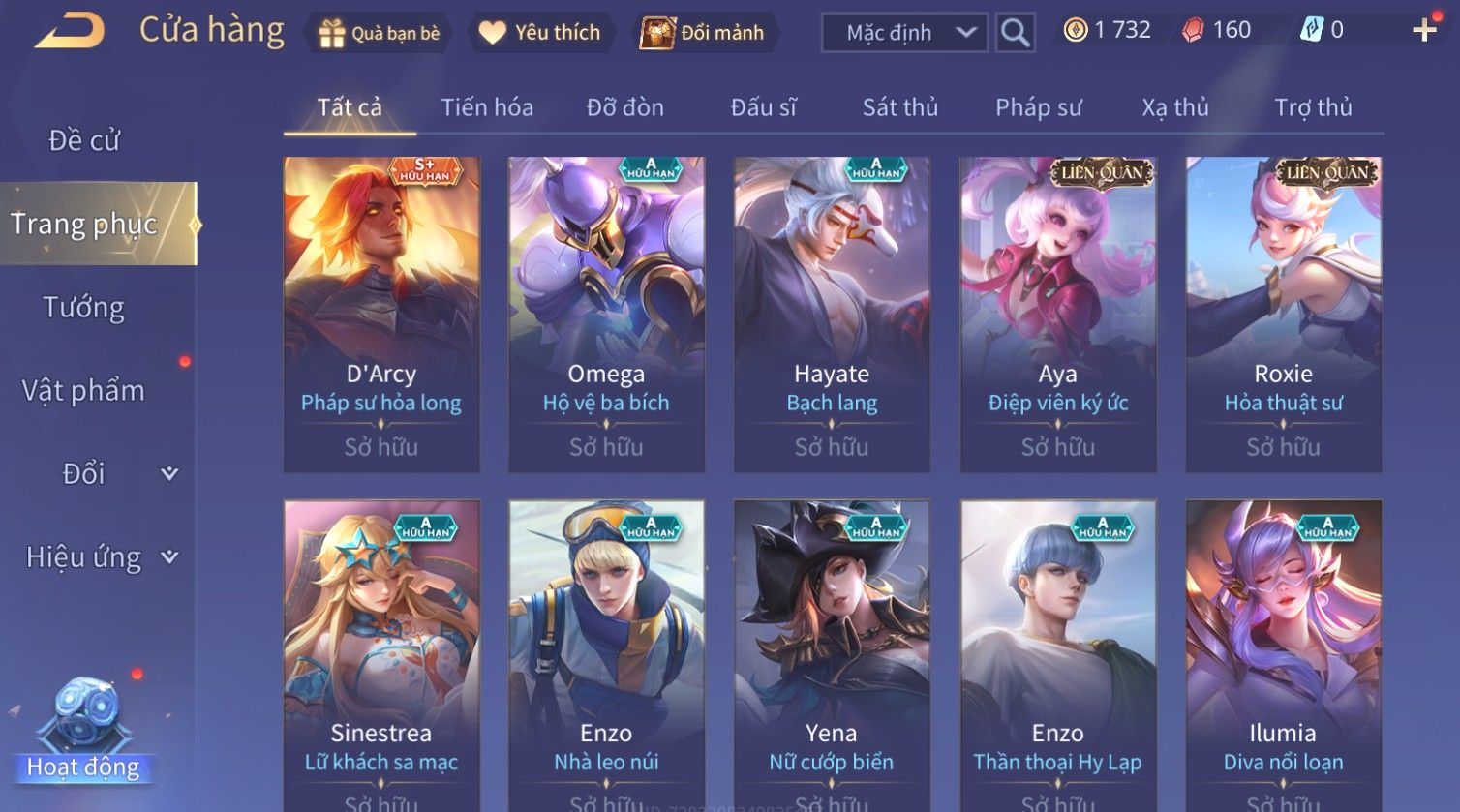Image resolution: width=1460 pixels, height=812 pixels.
Task: Go to the Tướng shop section
Action: (x=84, y=308)
